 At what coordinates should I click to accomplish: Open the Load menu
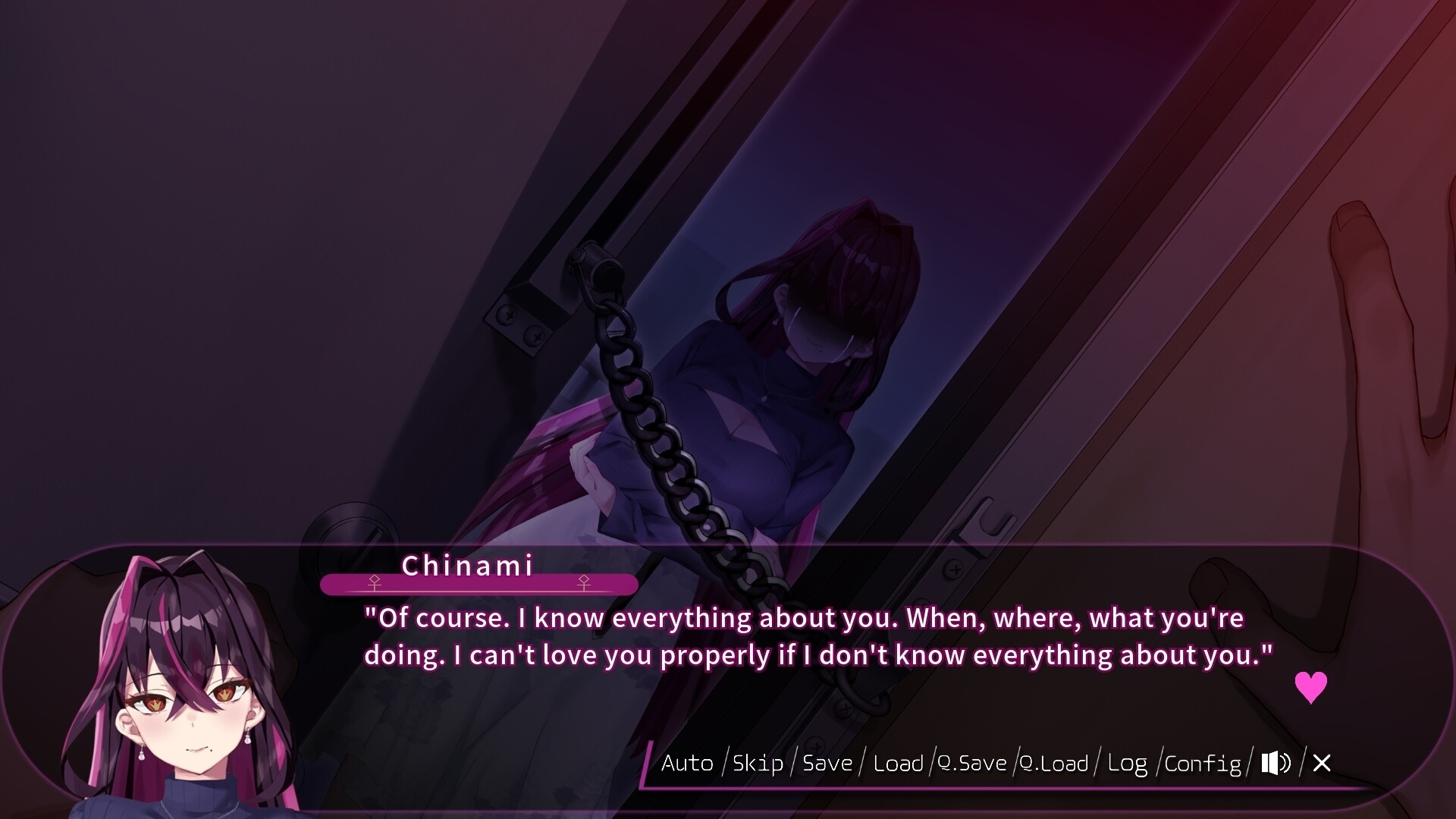pos(898,763)
